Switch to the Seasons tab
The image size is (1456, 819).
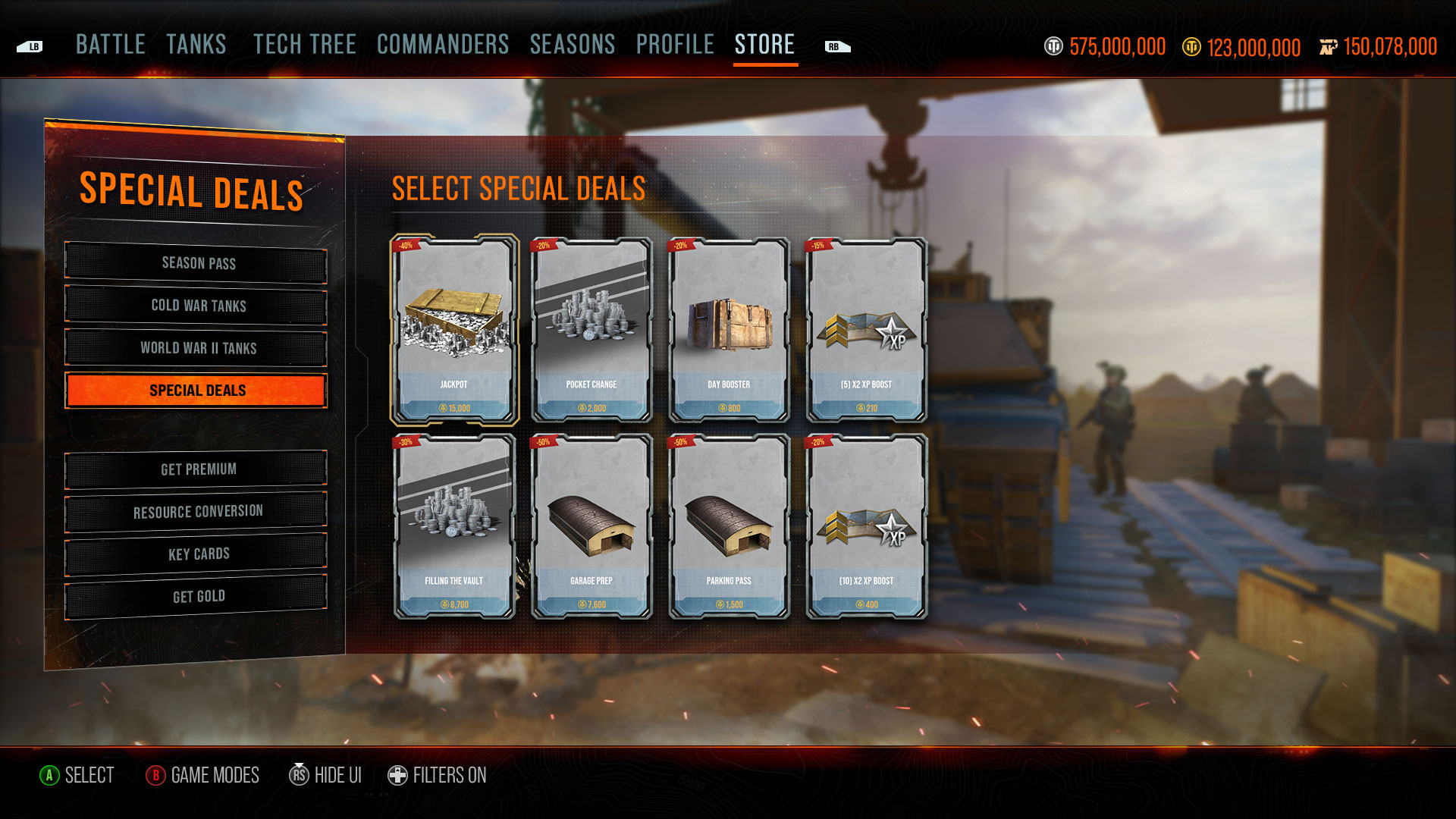coord(573,45)
